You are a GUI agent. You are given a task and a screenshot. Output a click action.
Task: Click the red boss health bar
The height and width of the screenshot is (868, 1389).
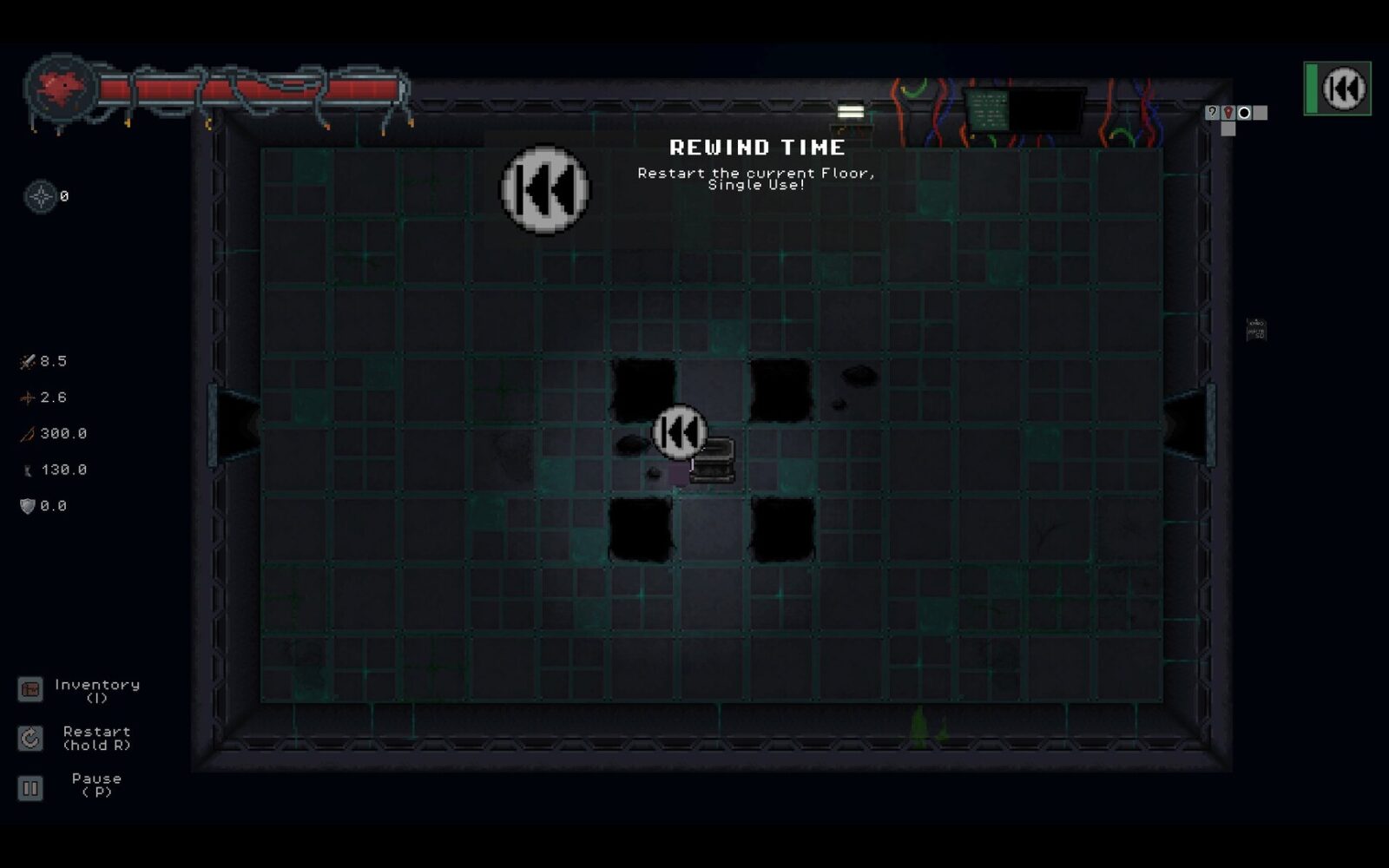pos(252,86)
